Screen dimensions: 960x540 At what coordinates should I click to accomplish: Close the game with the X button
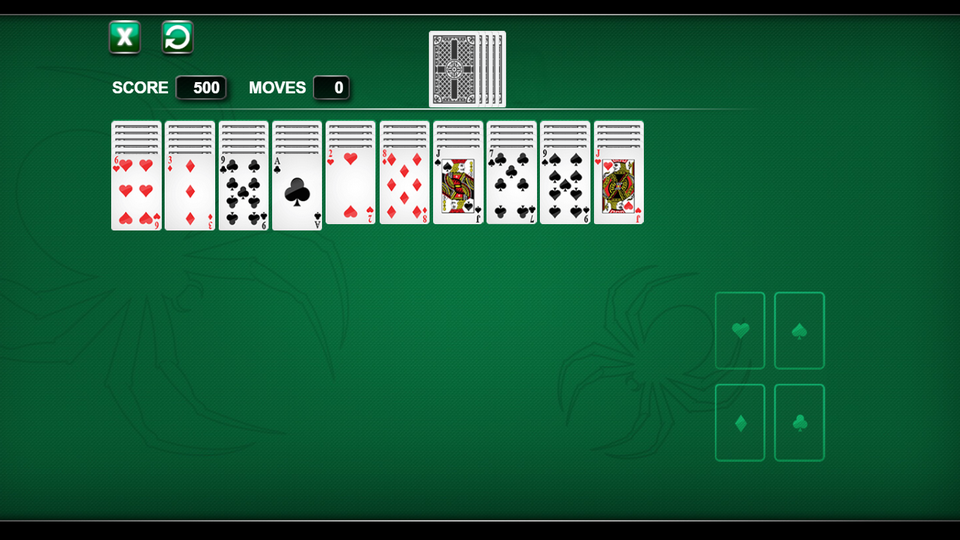(x=125, y=38)
